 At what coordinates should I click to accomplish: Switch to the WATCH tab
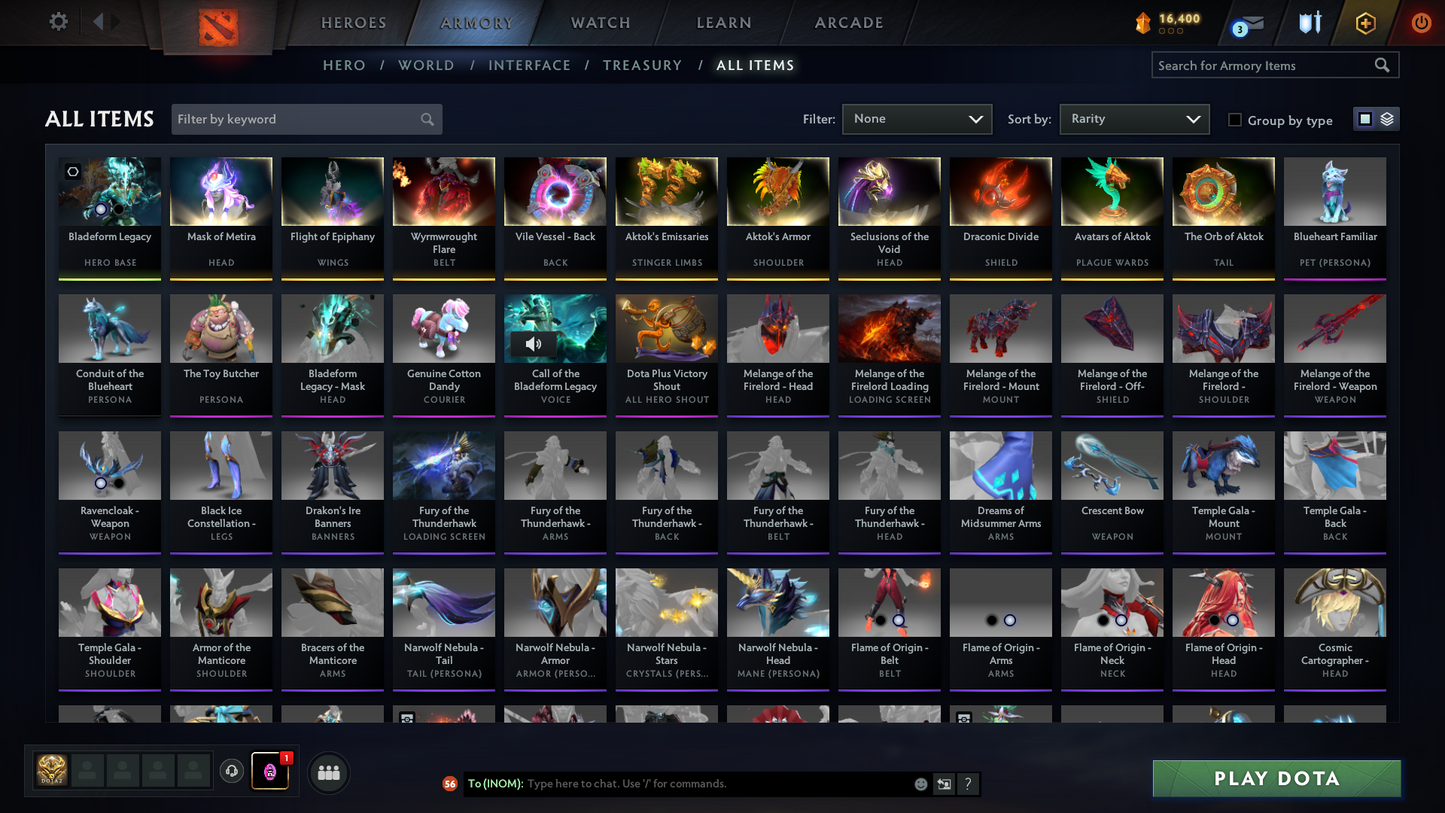point(599,22)
